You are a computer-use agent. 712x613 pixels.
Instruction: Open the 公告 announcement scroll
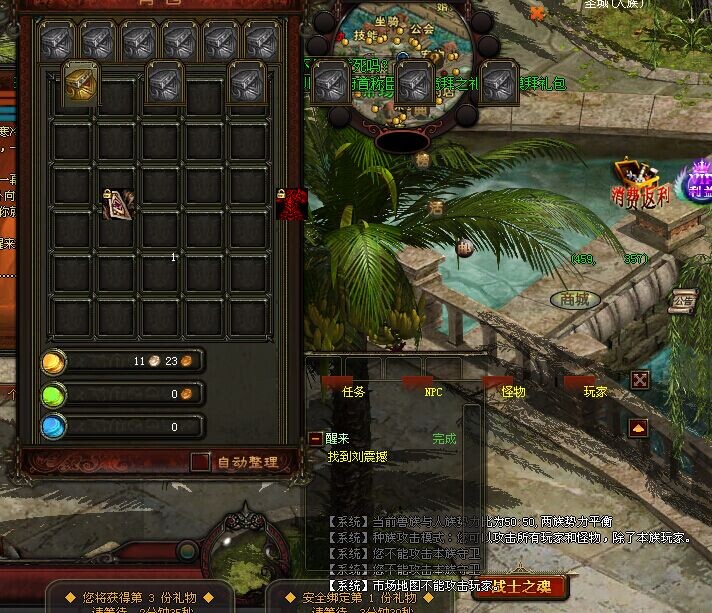coord(684,299)
